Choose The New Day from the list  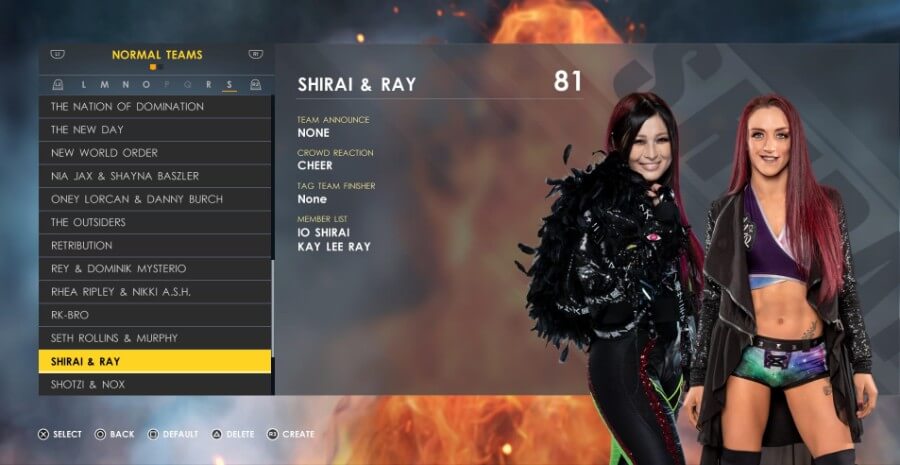155,130
